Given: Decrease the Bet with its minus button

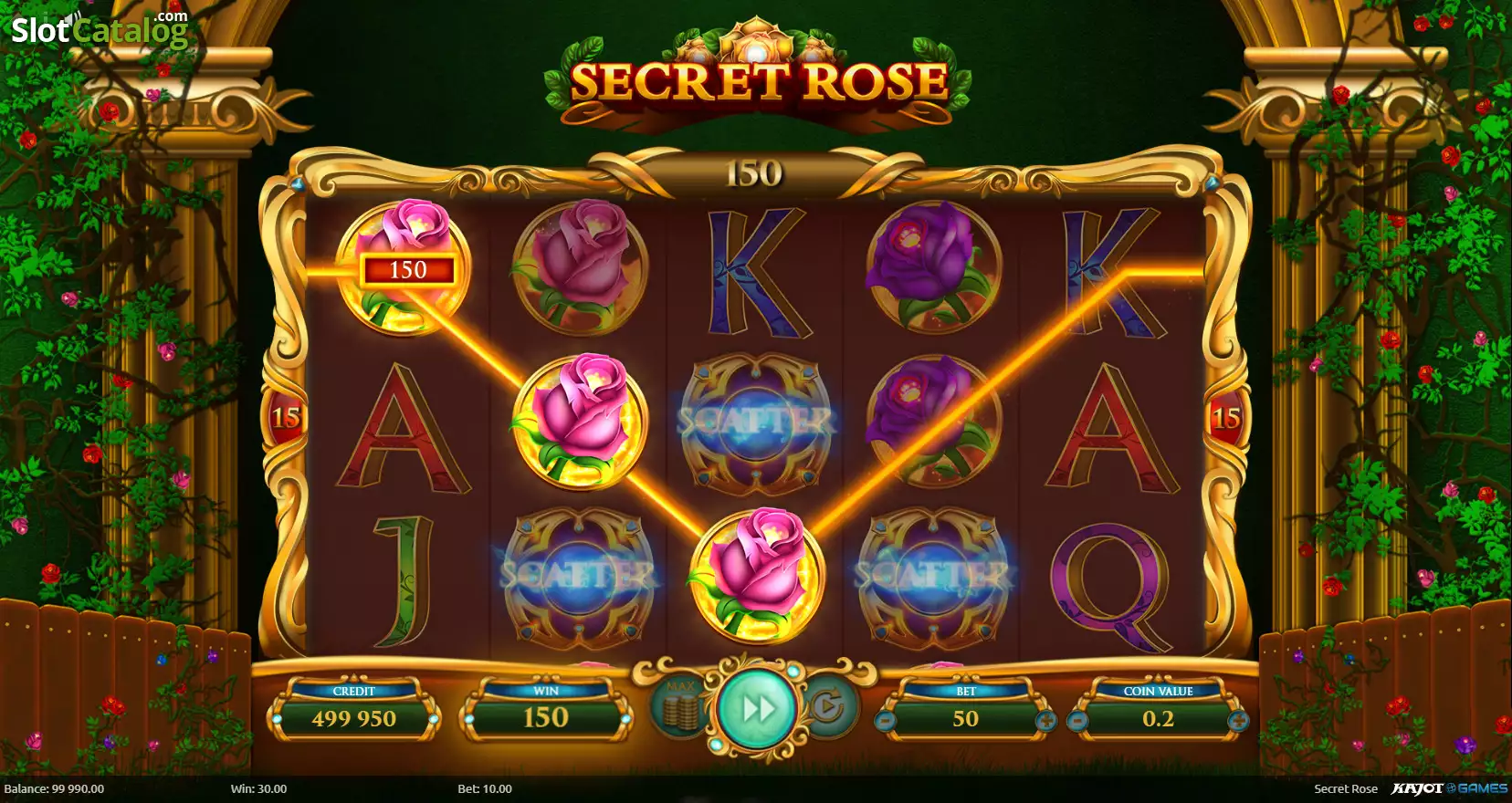Looking at the screenshot, I should coord(884,721).
